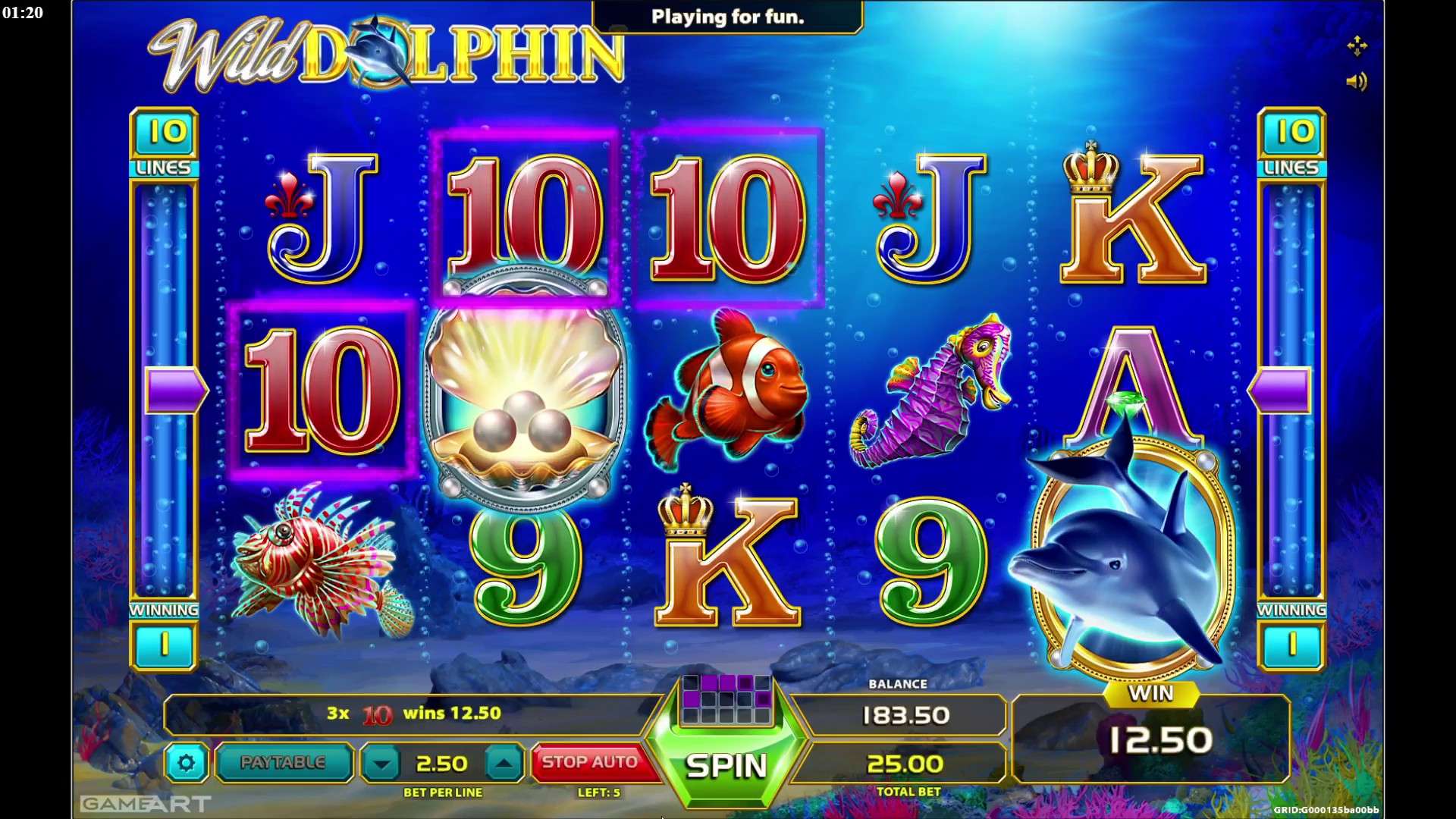Stop the auto spin
The height and width of the screenshot is (819, 1456).
(x=590, y=762)
